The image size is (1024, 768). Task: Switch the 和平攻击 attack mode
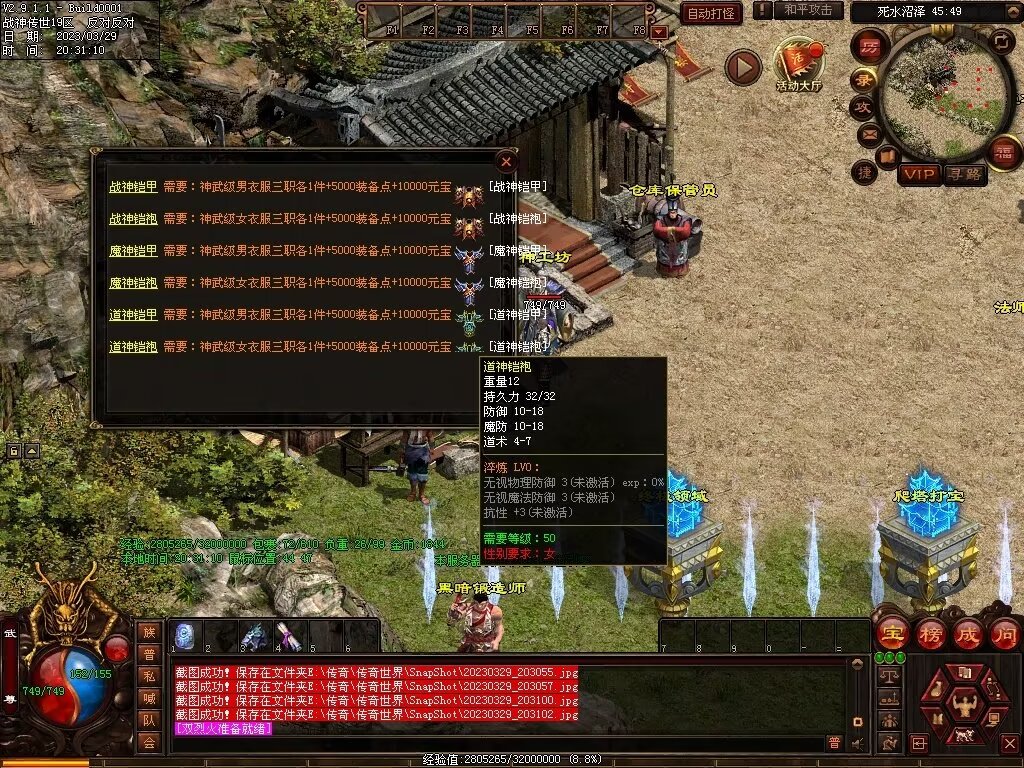pyautogui.click(x=808, y=10)
